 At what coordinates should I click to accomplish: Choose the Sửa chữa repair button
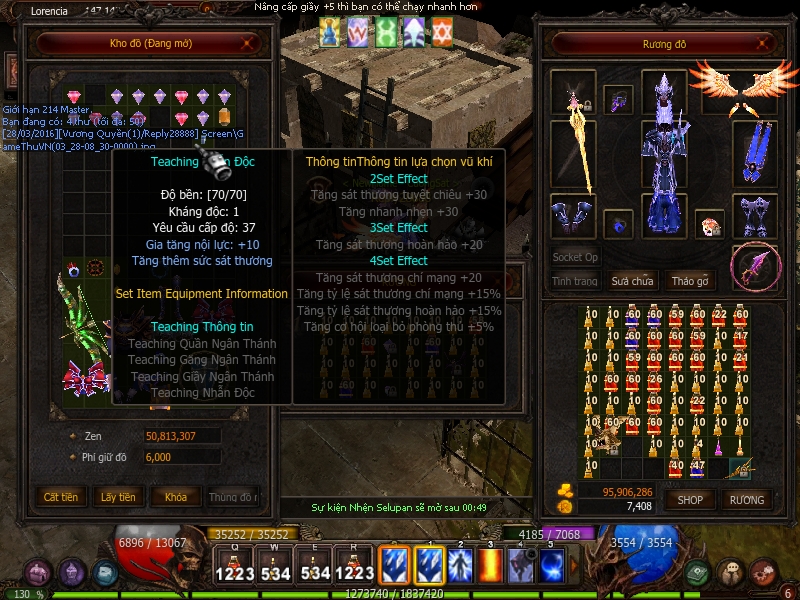(x=632, y=282)
